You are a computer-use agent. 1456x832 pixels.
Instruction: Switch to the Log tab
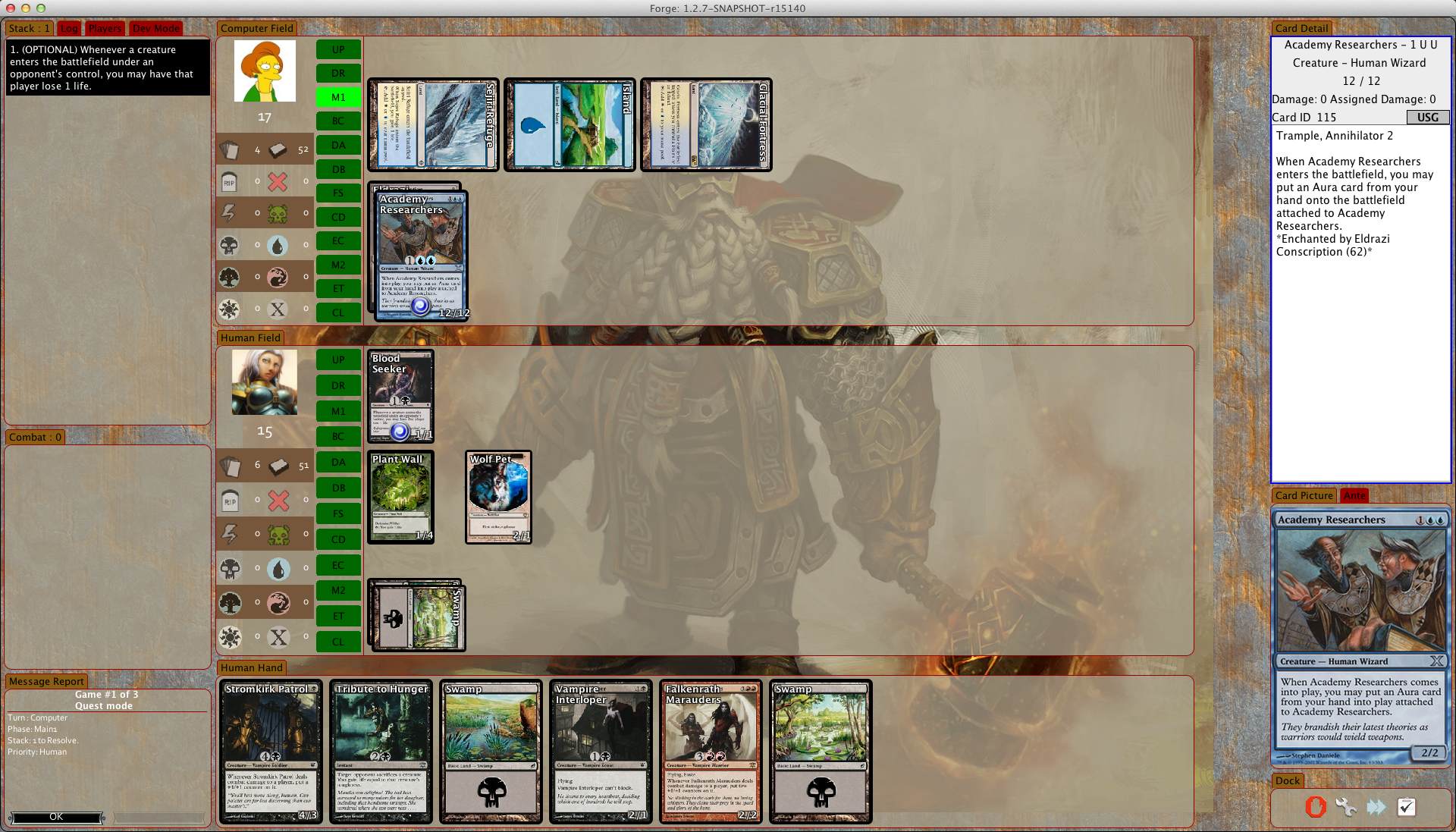(x=69, y=28)
